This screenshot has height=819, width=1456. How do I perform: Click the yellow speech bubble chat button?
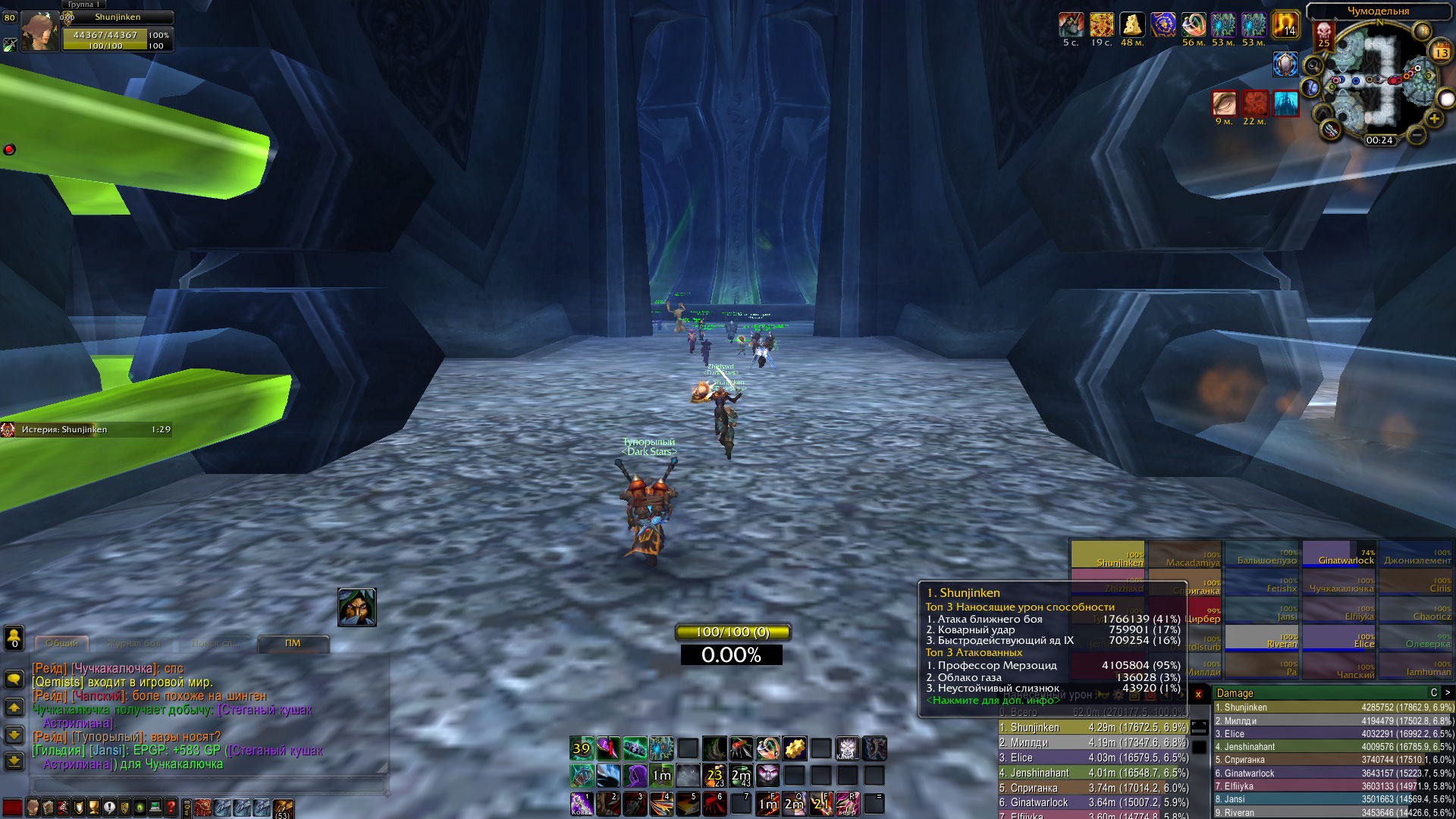coord(14,679)
